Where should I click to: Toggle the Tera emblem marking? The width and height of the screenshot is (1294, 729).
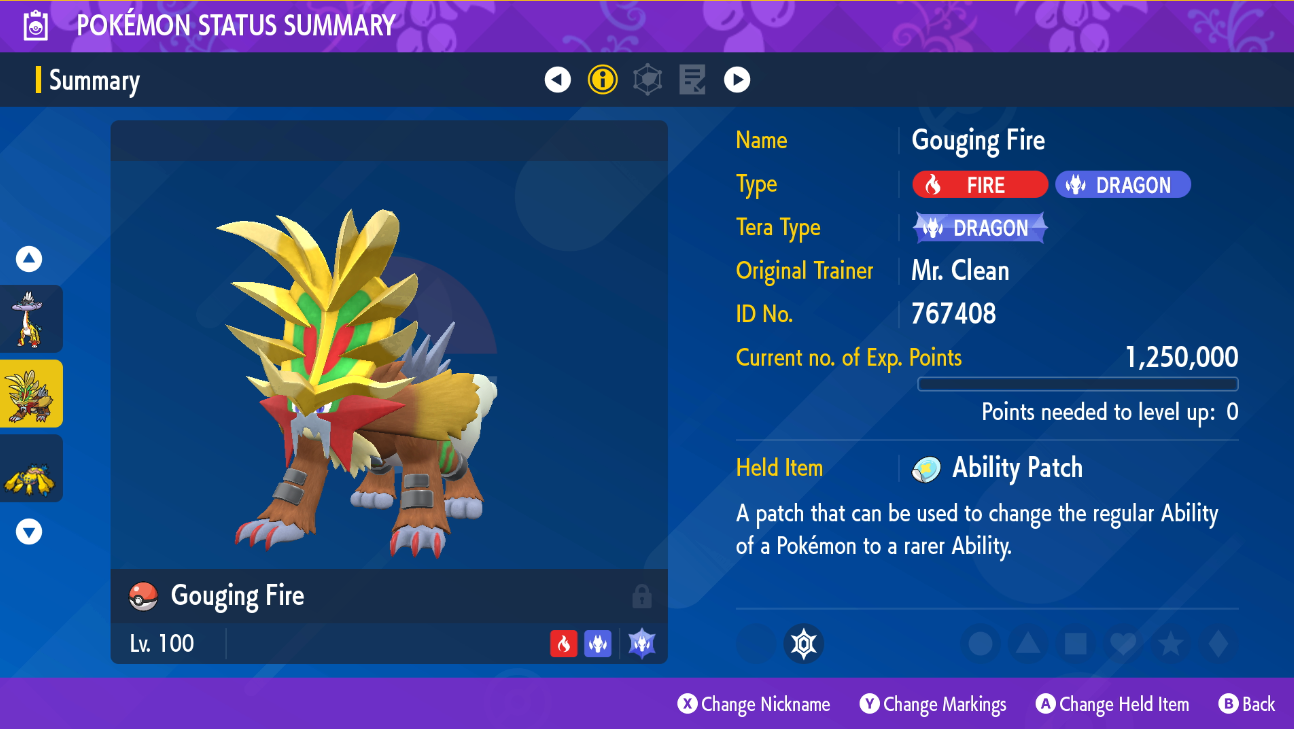pyautogui.click(x=804, y=644)
